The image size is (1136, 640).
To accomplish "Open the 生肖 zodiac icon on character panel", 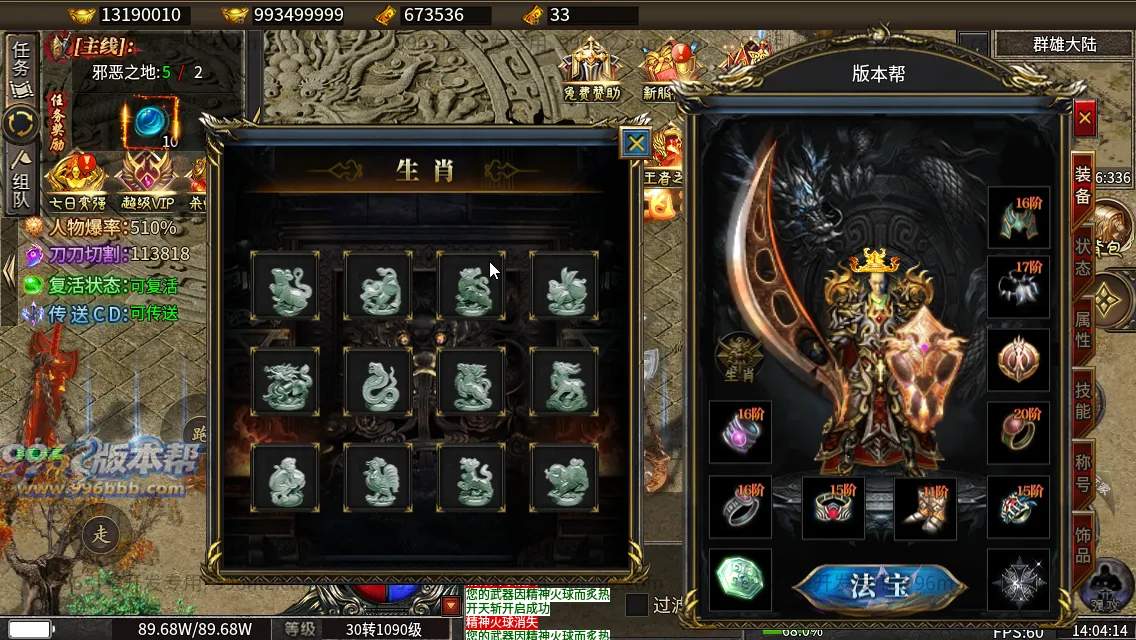I will click(x=739, y=357).
